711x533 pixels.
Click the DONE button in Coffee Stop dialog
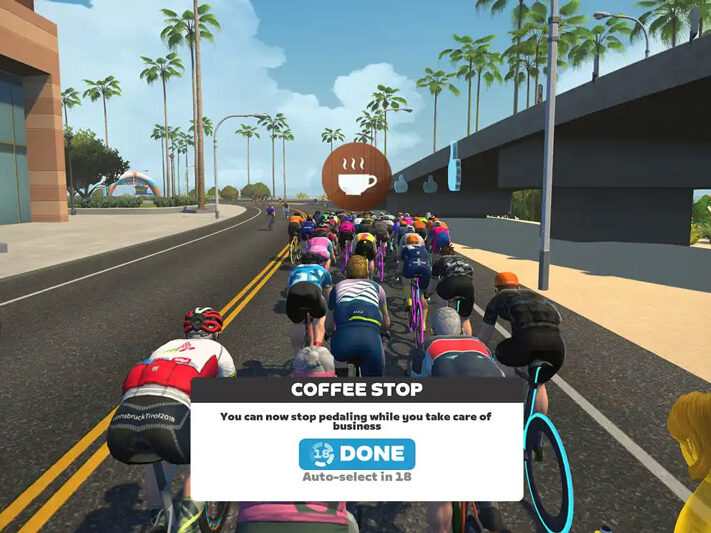356,453
